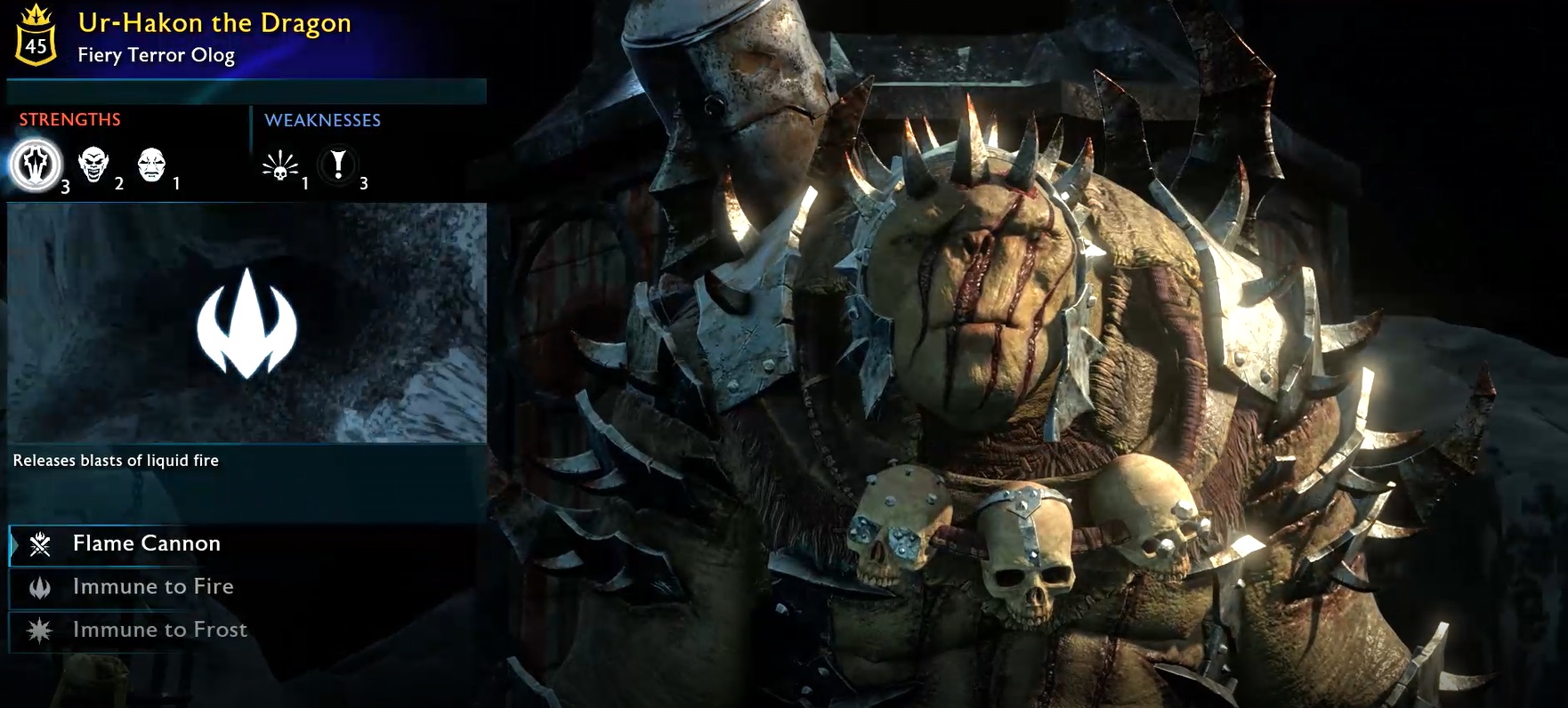This screenshot has height=708, width=1568.
Task: Select the Flame Cannon trait row
Action: pos(147,543)
